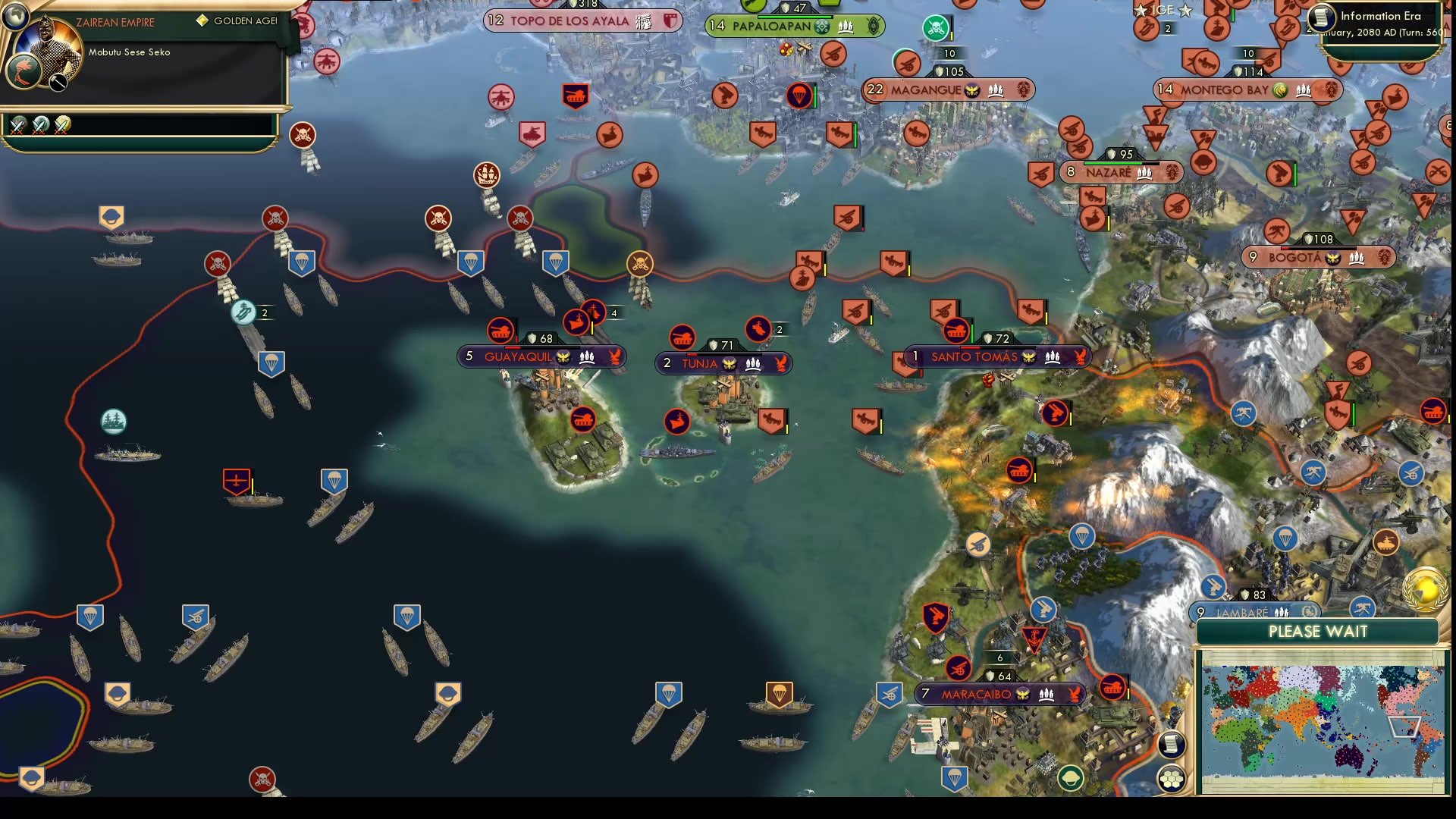Click the Golden Age diamond icon
Image resolution: width=1456 pixels, height=819 pixels.
point(201,21)
